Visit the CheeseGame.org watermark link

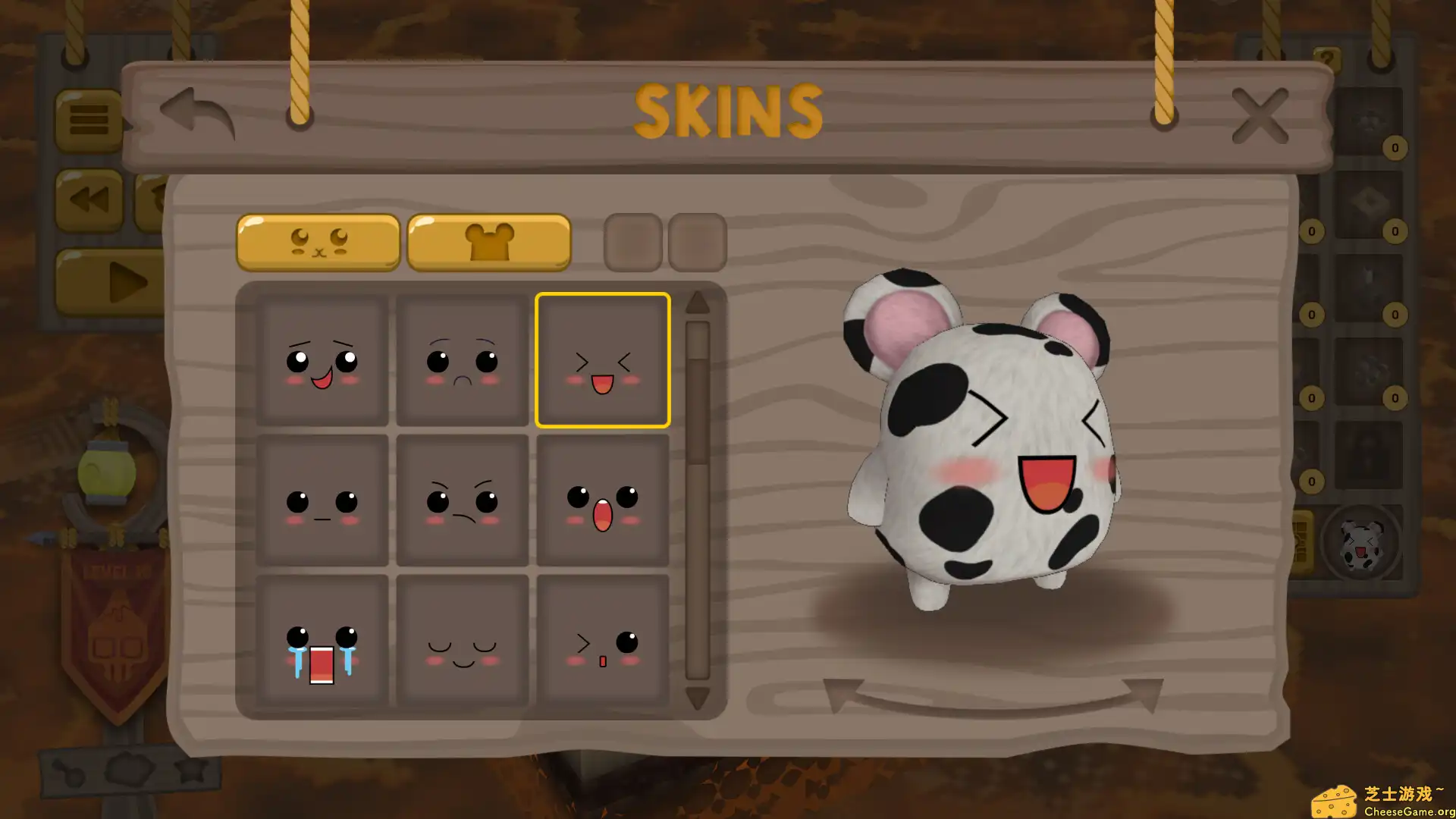click(x=1394, y=796)
